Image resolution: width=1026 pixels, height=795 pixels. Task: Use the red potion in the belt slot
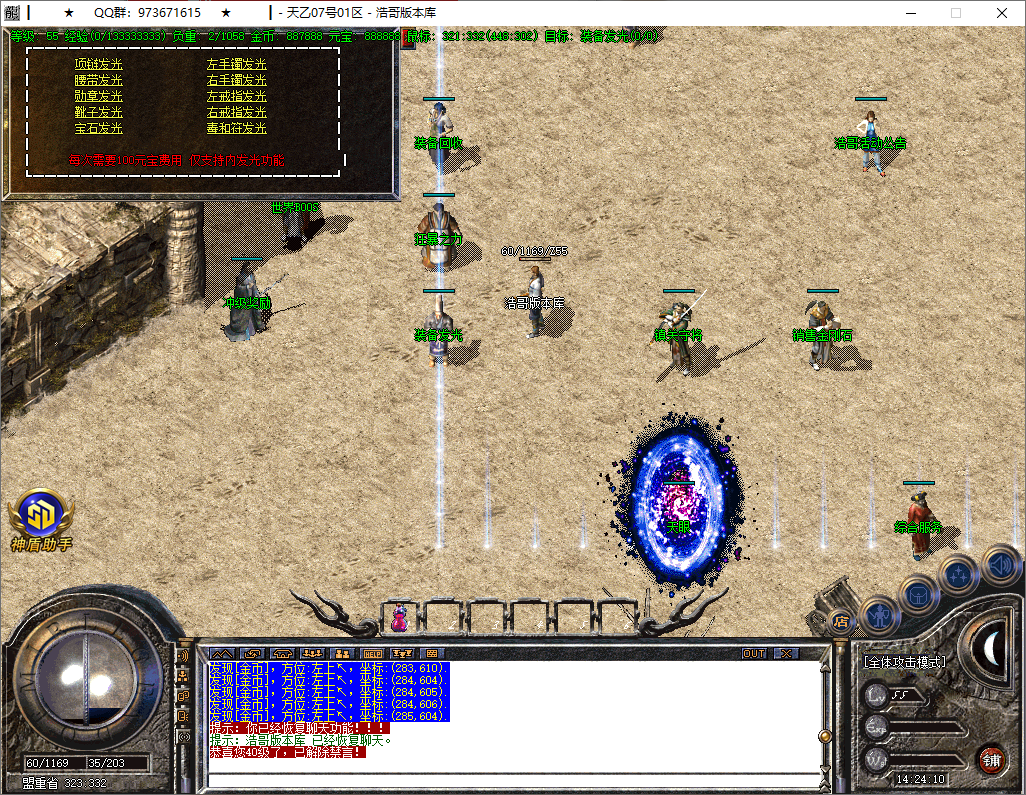[x=399, y=619]
